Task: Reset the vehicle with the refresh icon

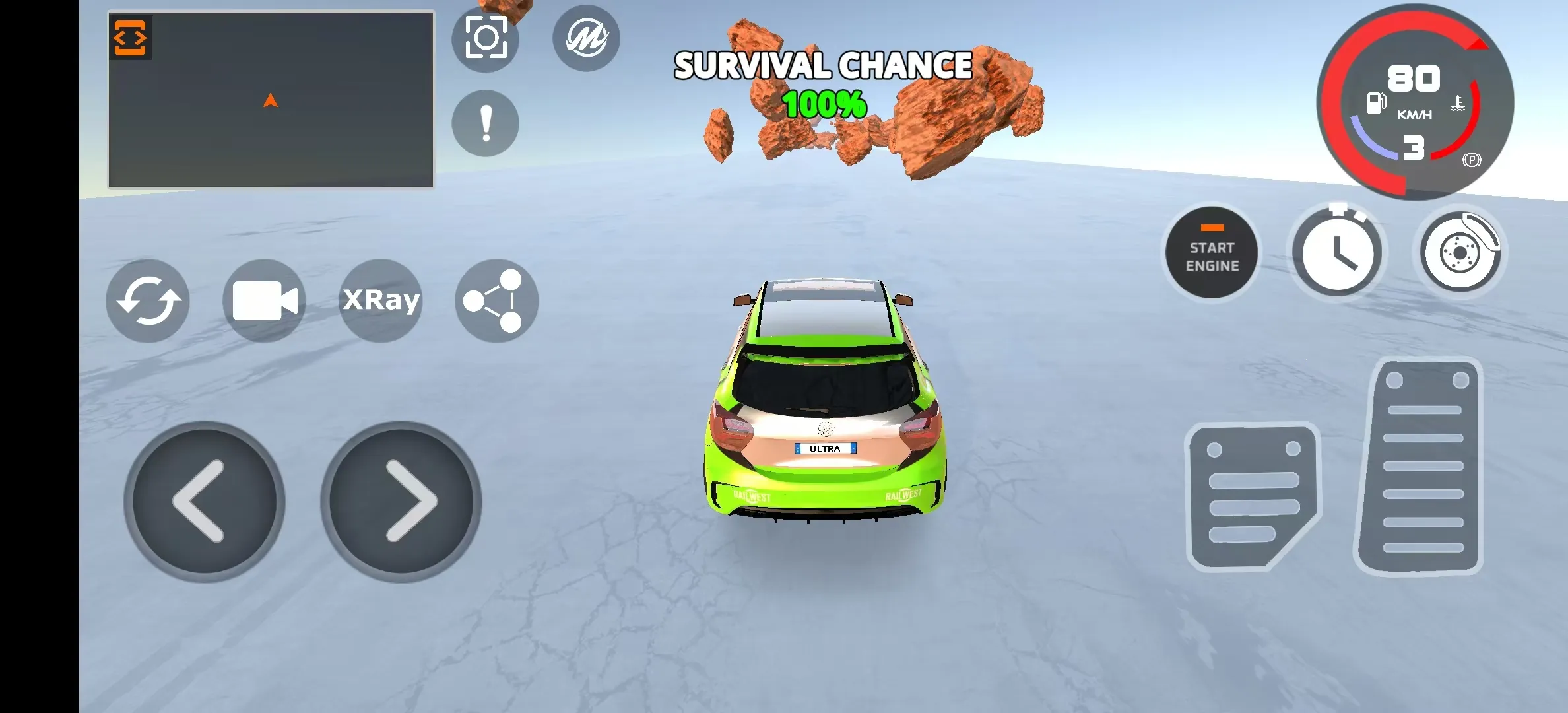Action: pos(147,302)
